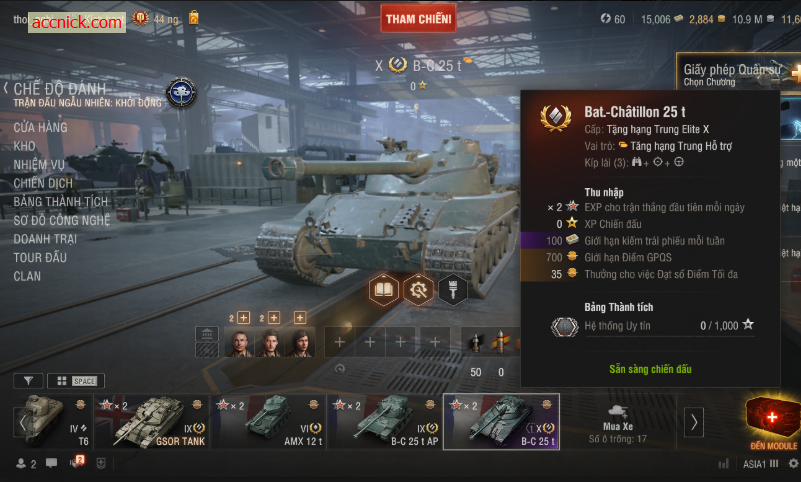This screenshot has width=801, height=482.
Task: Choose the AMX 12 t tank
Action: click(268, 421)
